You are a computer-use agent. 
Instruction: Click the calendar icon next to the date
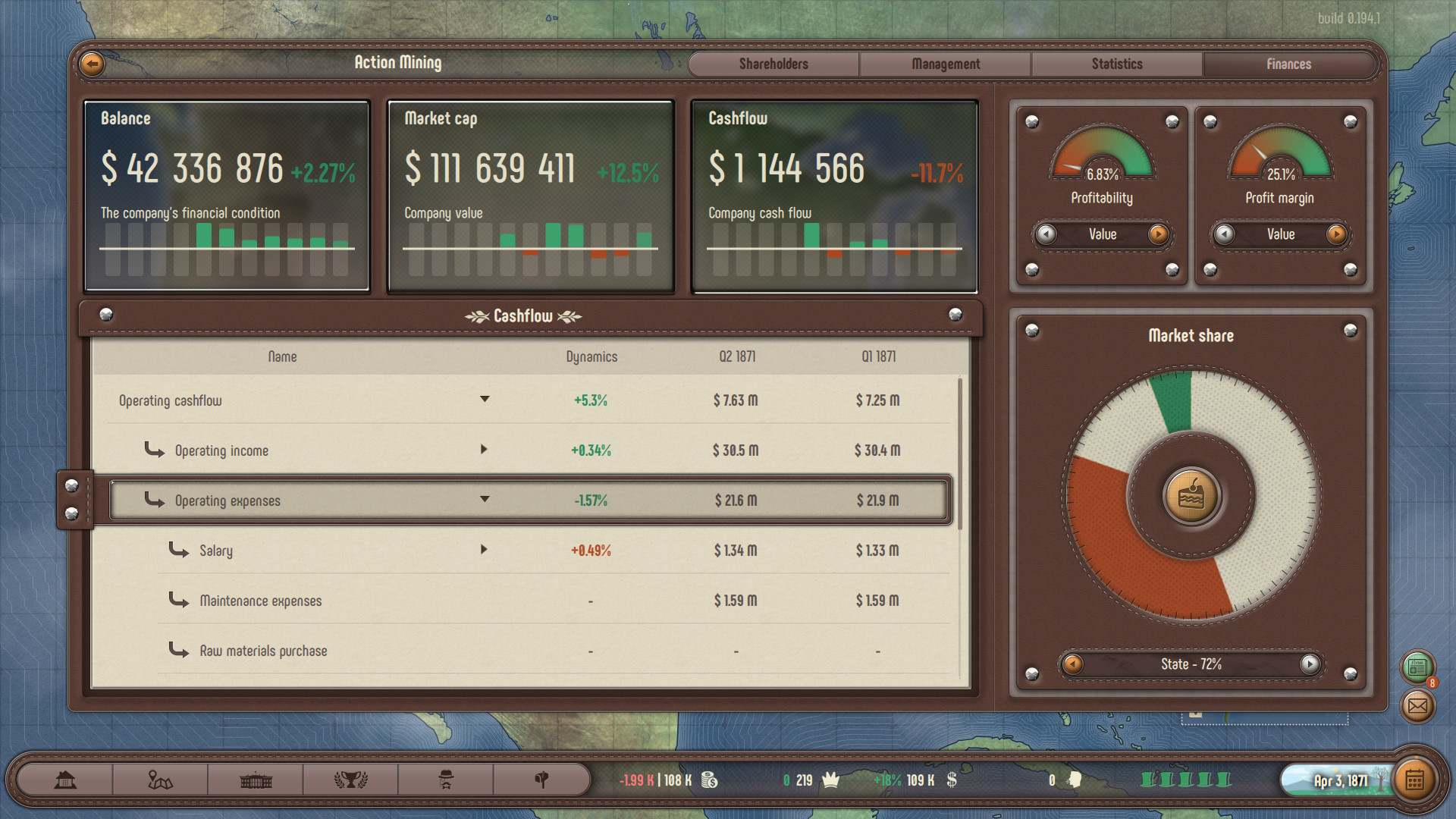[x=1417, y=779]
